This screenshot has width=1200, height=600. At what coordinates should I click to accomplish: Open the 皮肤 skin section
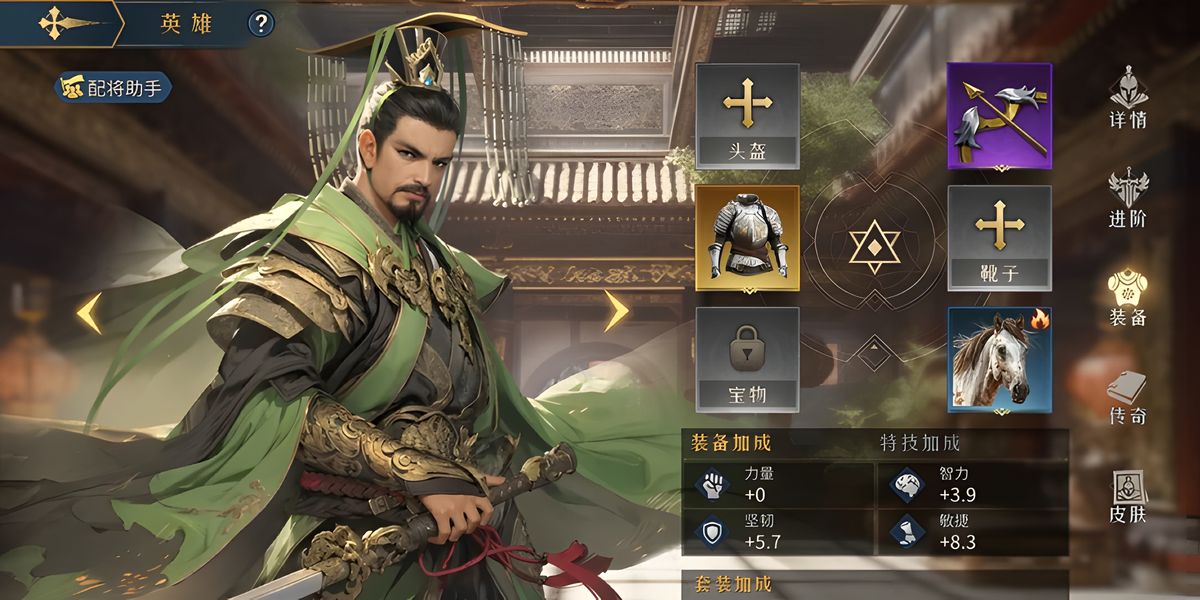pyautogui.click(x=1128, y=497)
